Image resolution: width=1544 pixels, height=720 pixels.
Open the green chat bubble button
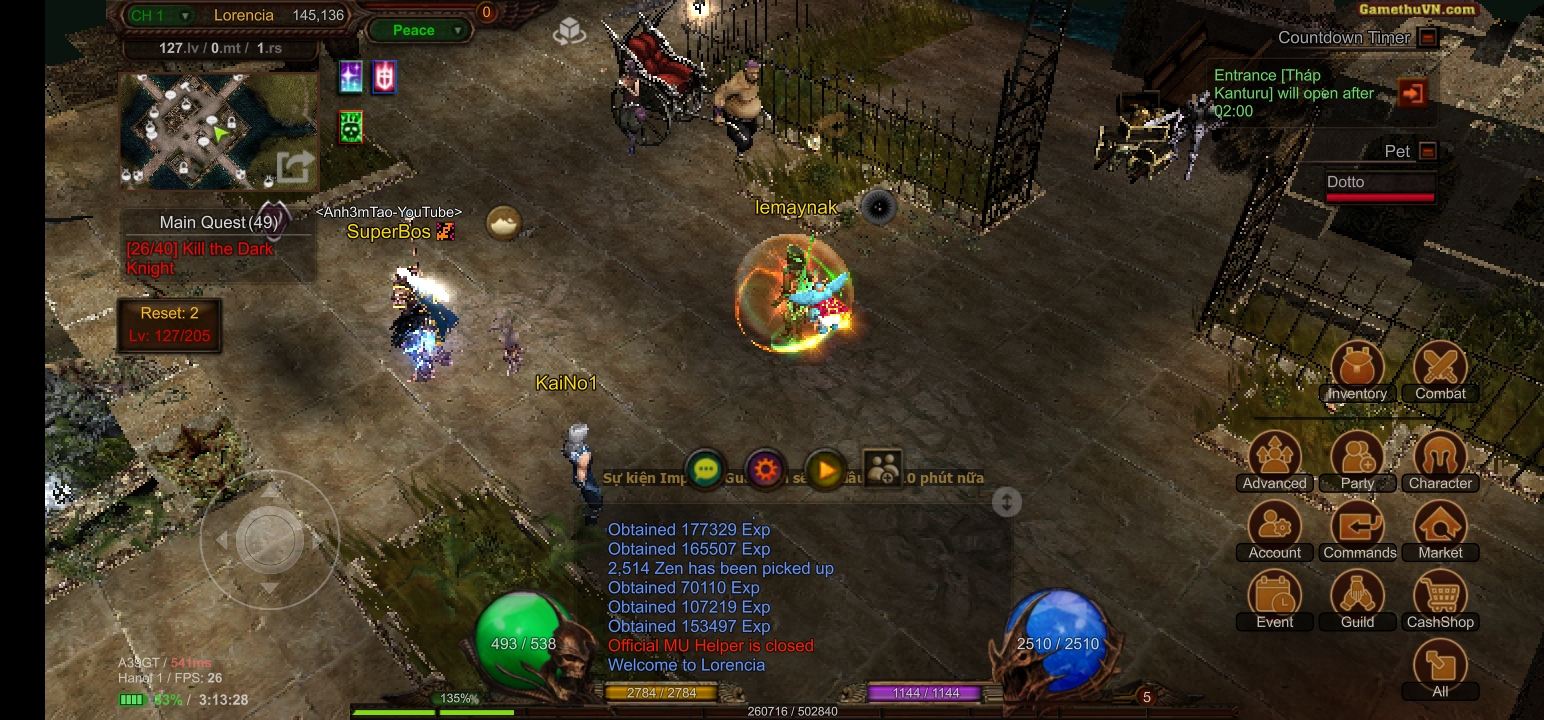click(706, 469)
